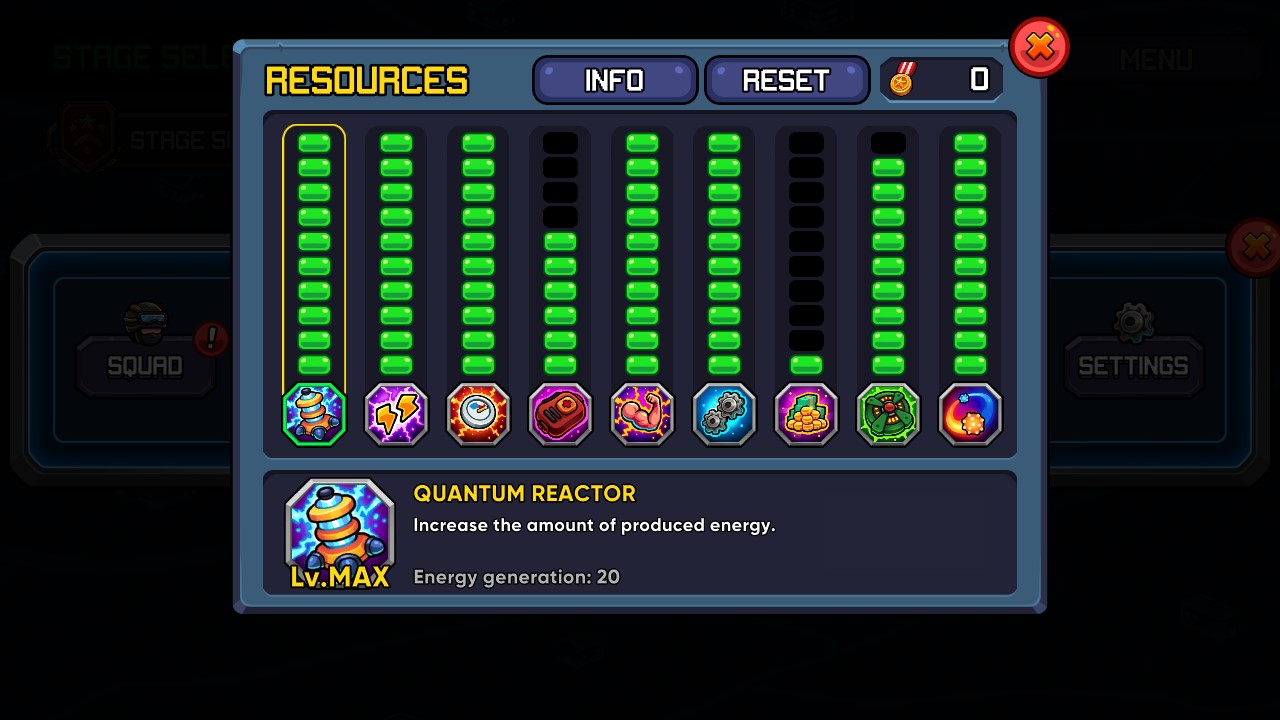1280x720 pixels.
Task: Select the green fan turbine upgrade icon
Action: pos(888,414)
